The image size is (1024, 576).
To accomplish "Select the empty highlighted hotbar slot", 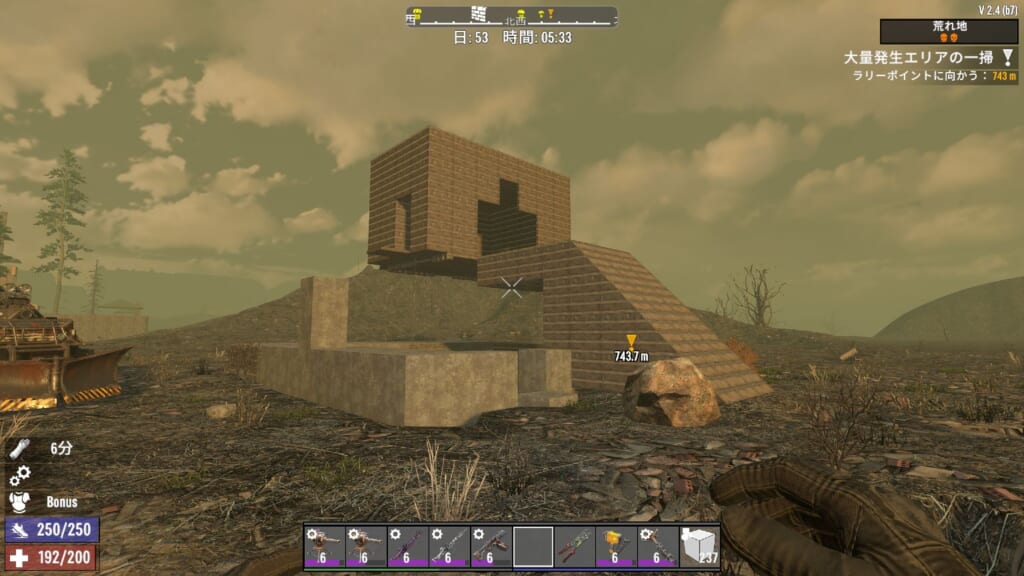I will 533,547.
